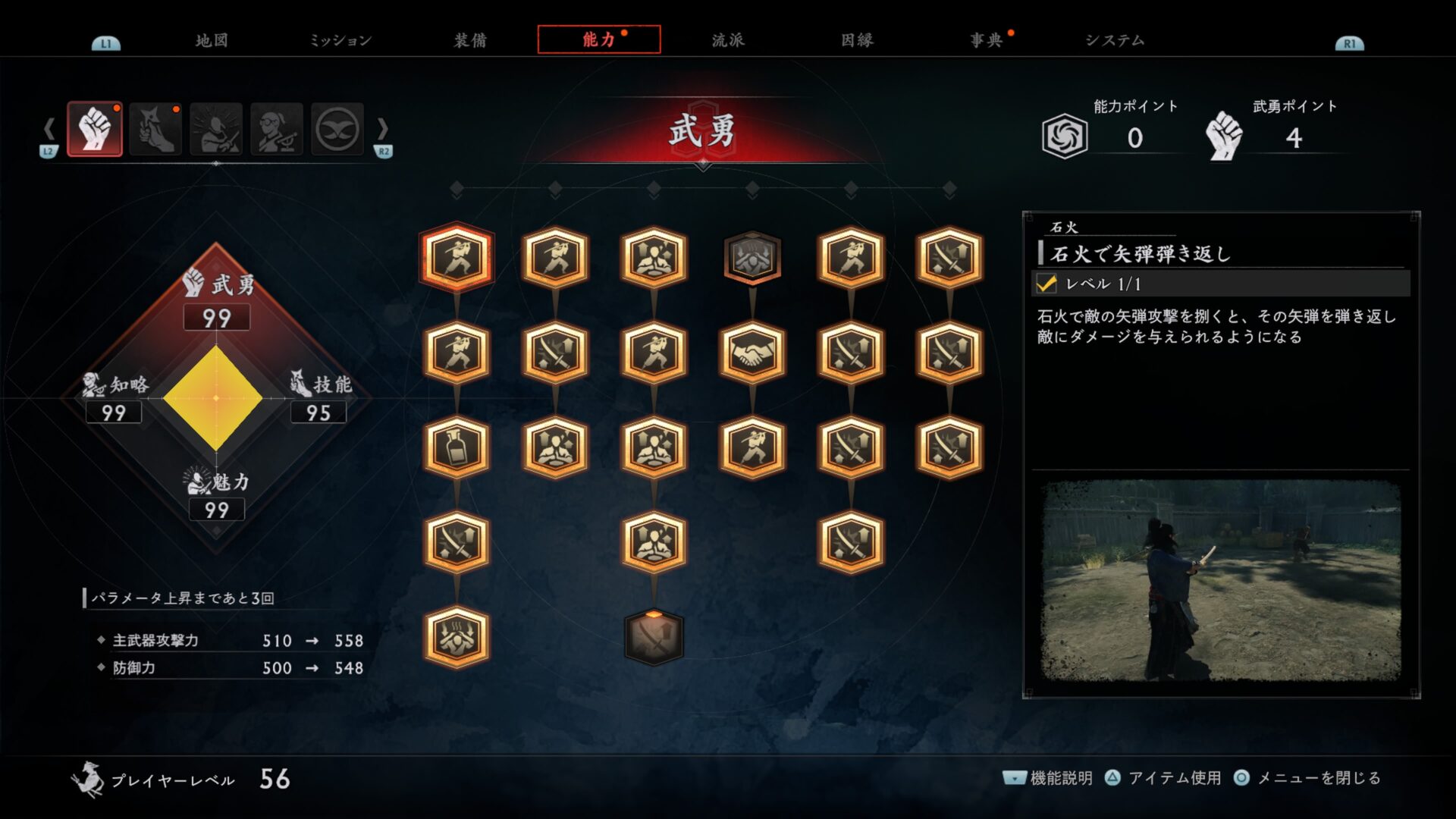Open the システム system tab

(1114, 40)
